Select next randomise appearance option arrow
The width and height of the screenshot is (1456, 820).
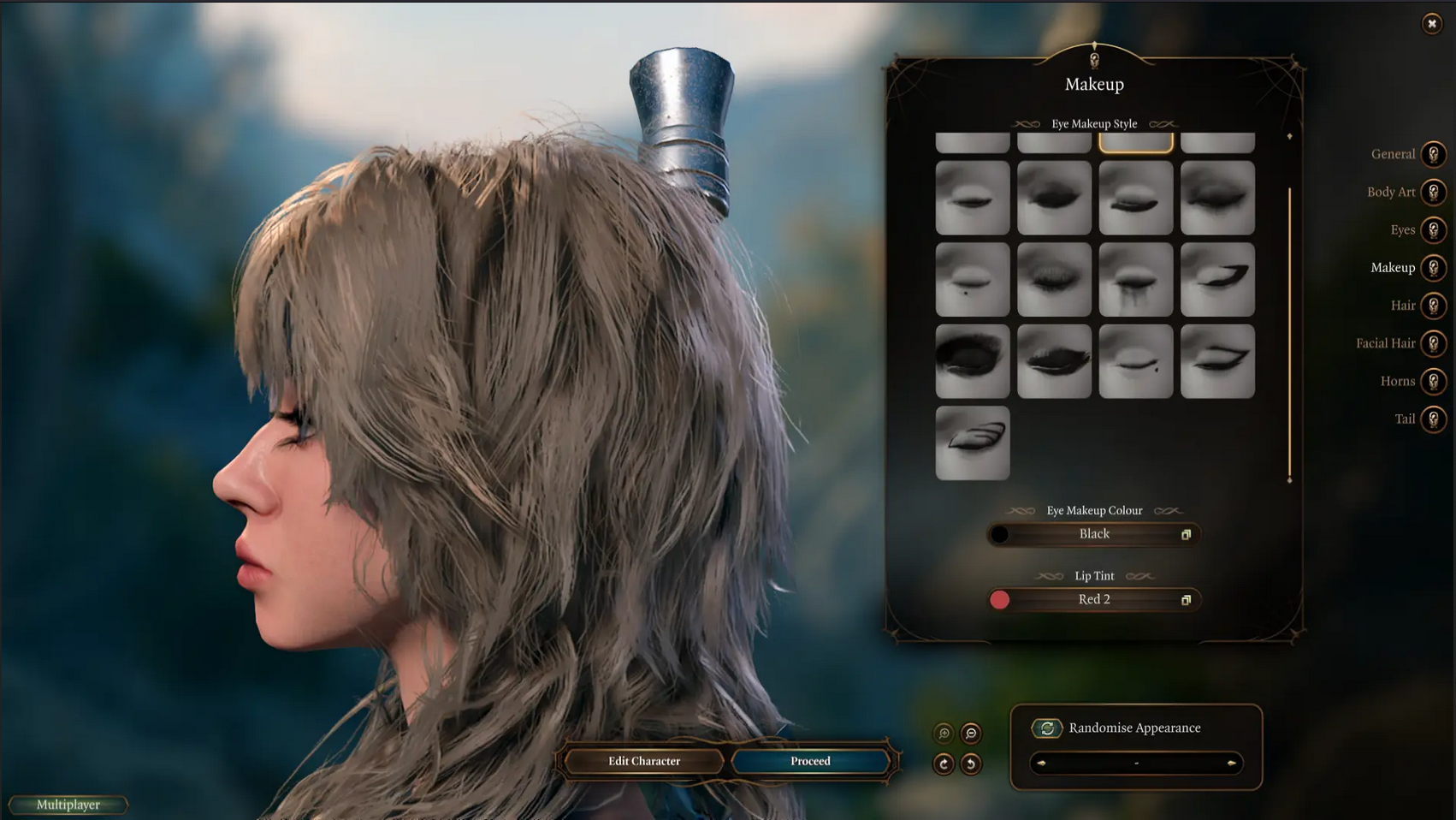pos(1231,763)
